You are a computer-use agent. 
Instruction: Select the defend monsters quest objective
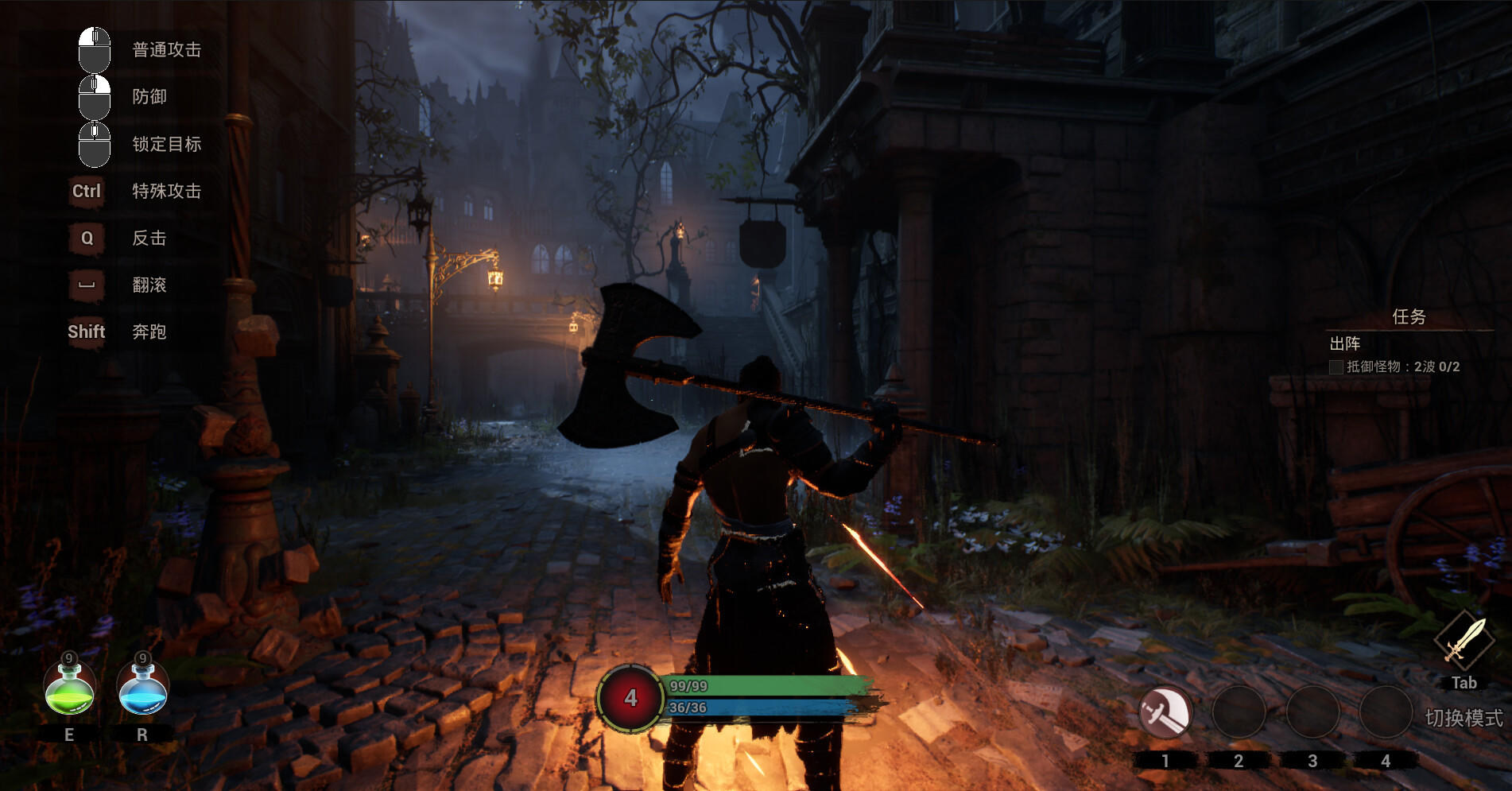click(x=1402, y=366)
